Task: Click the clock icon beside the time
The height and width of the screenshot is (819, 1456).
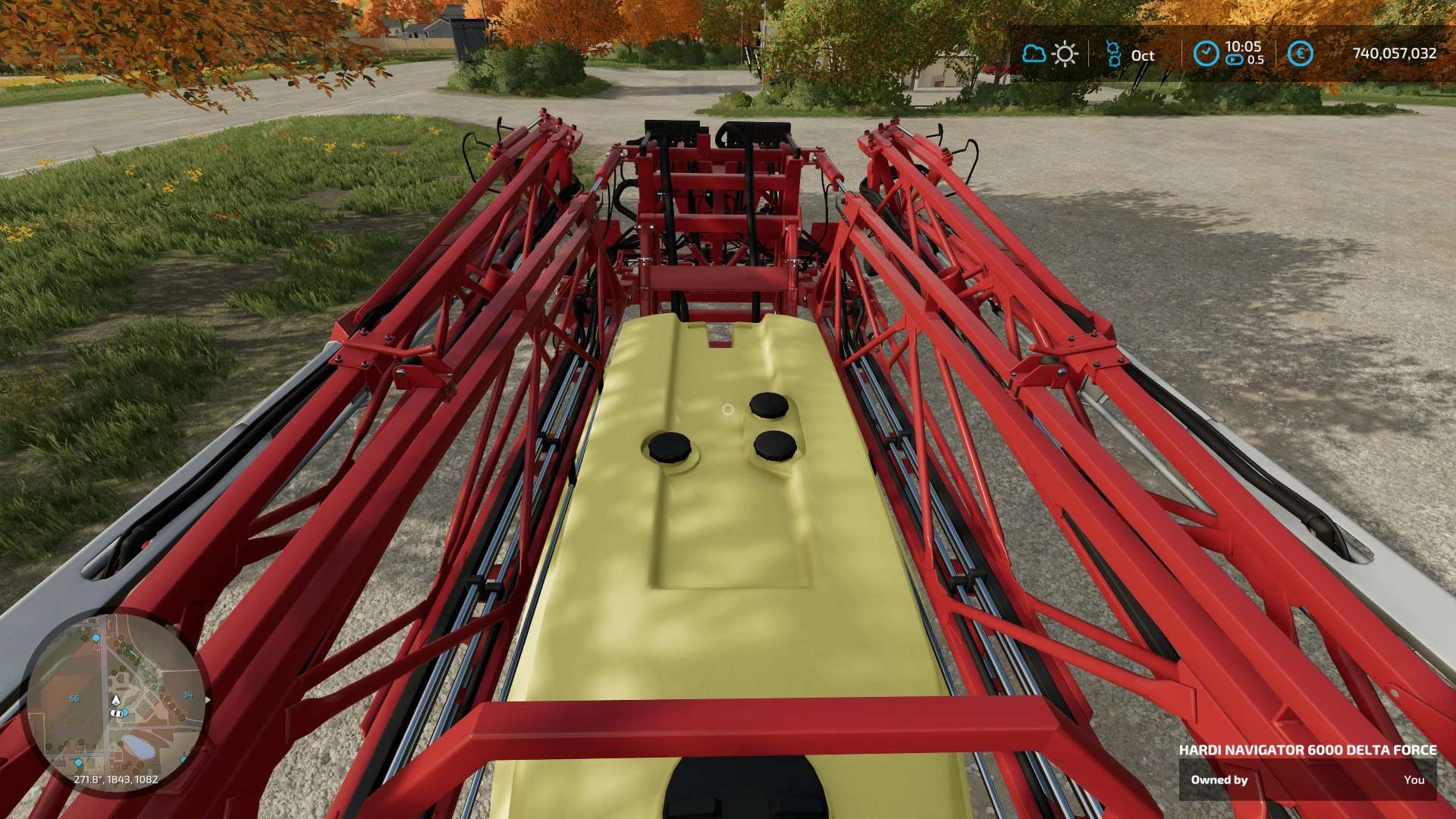Action: [x=1206, y=54]
